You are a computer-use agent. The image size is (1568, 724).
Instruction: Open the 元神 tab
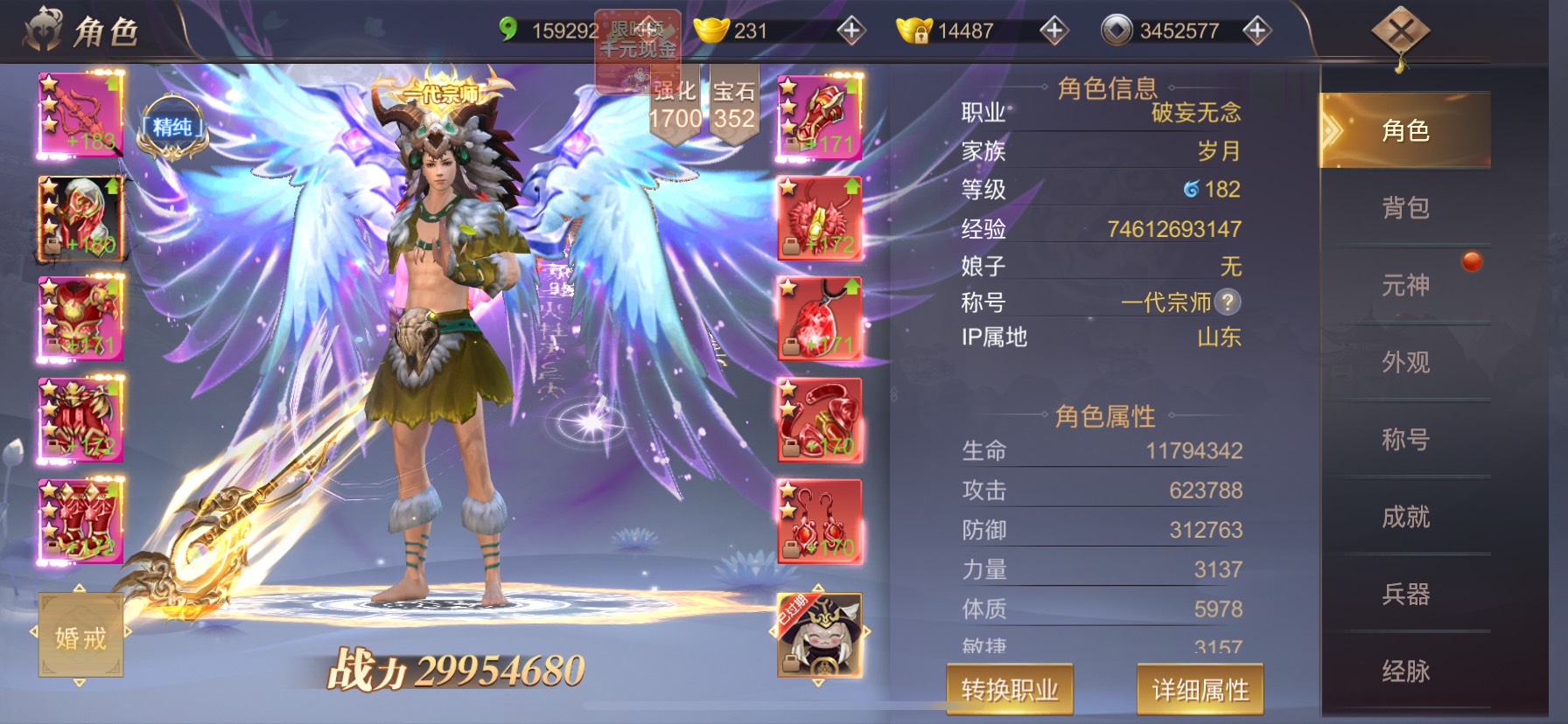[1405, 285]
